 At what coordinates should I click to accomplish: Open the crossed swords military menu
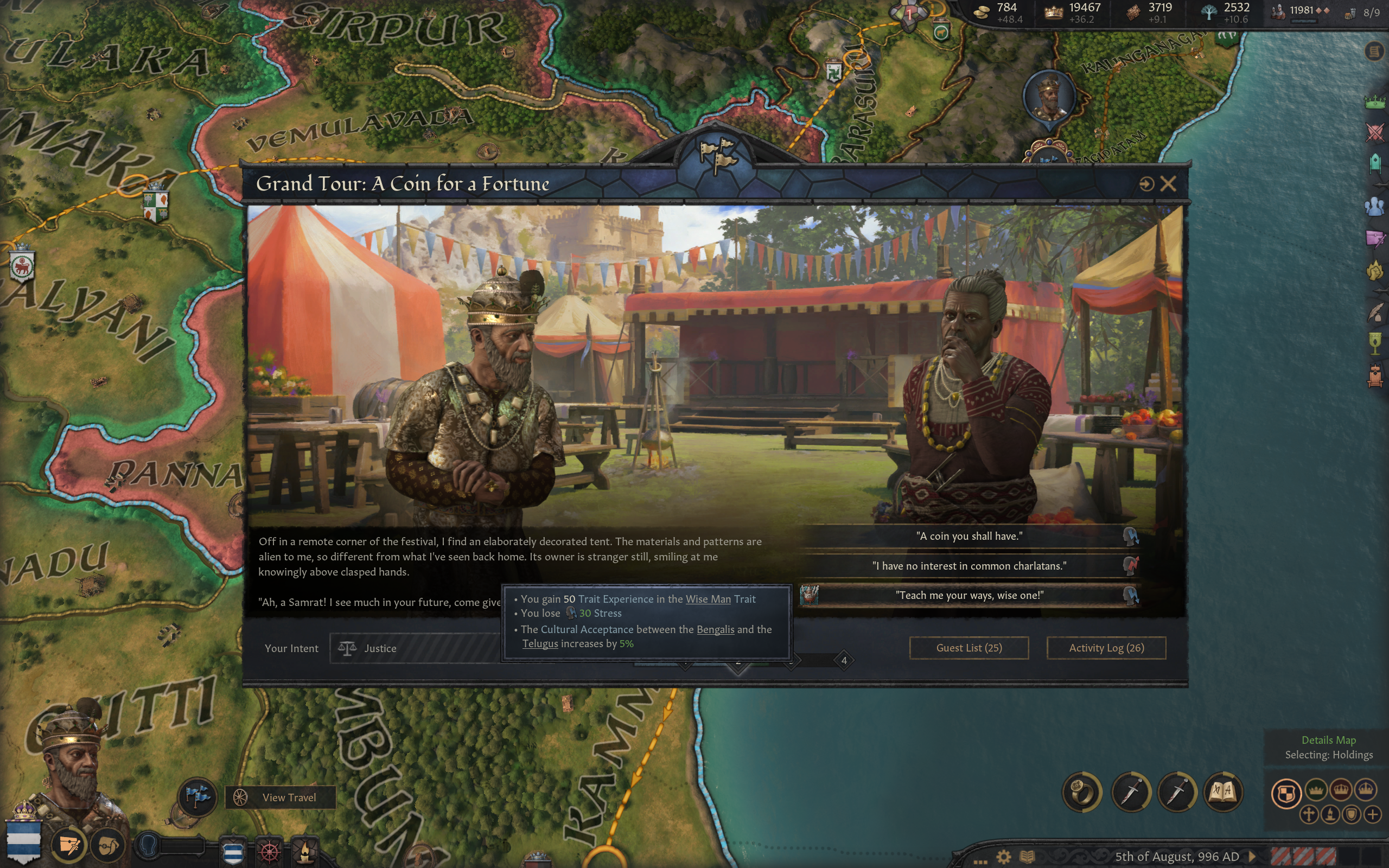coord(1375,133)
